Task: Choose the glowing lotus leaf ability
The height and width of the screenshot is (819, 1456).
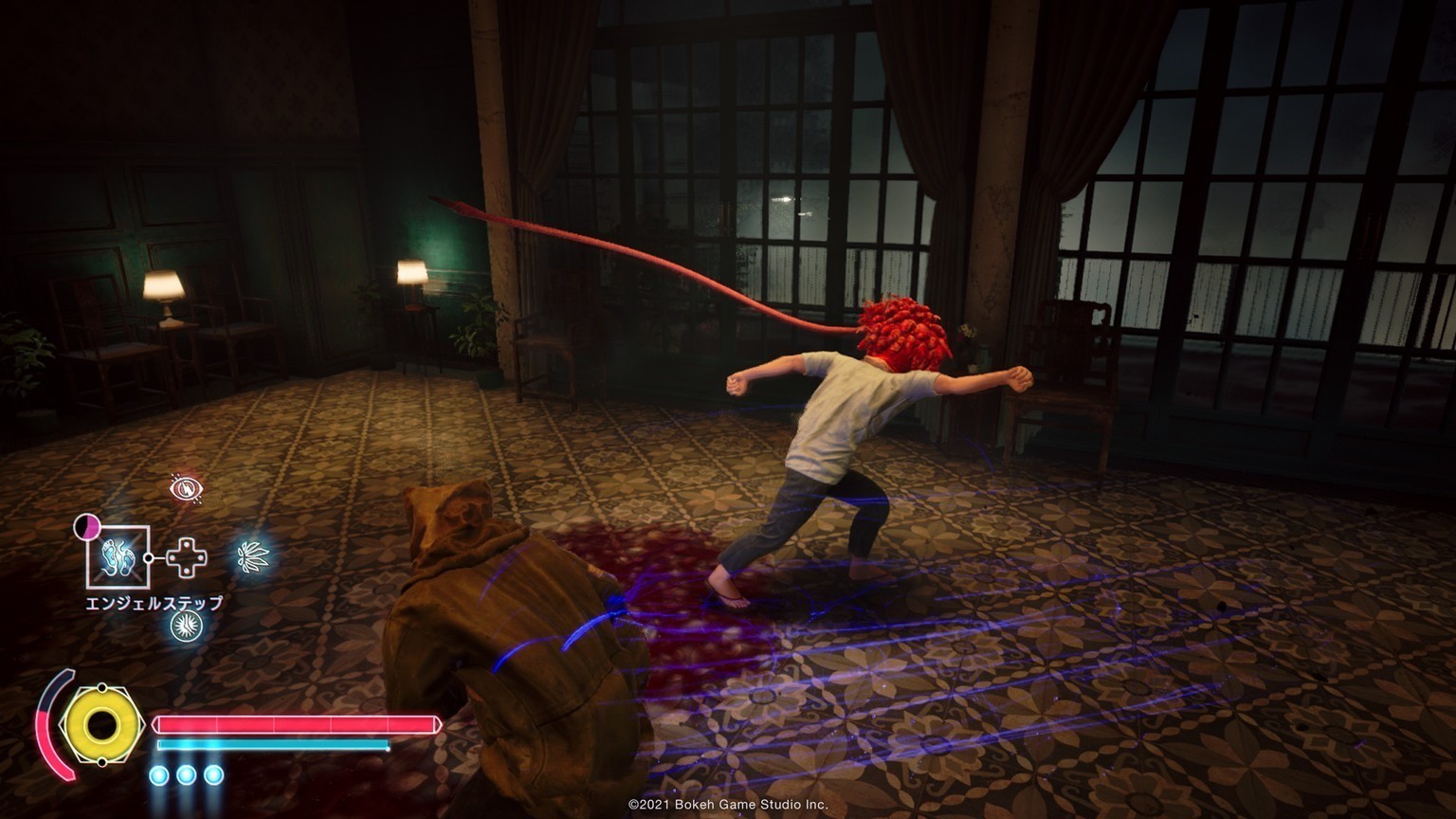Action: click(x=253, y=556)
